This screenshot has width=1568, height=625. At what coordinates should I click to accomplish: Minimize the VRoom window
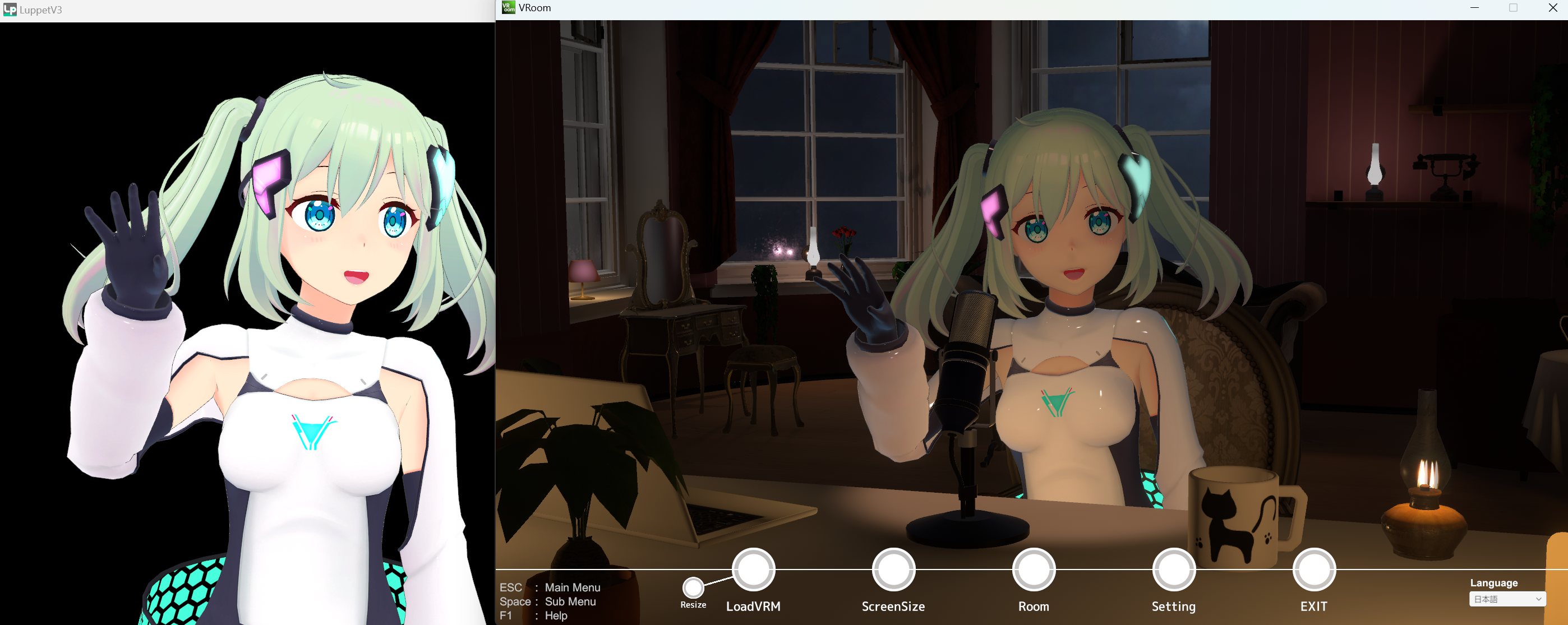pyautogui.click(x=1474, y=8)
